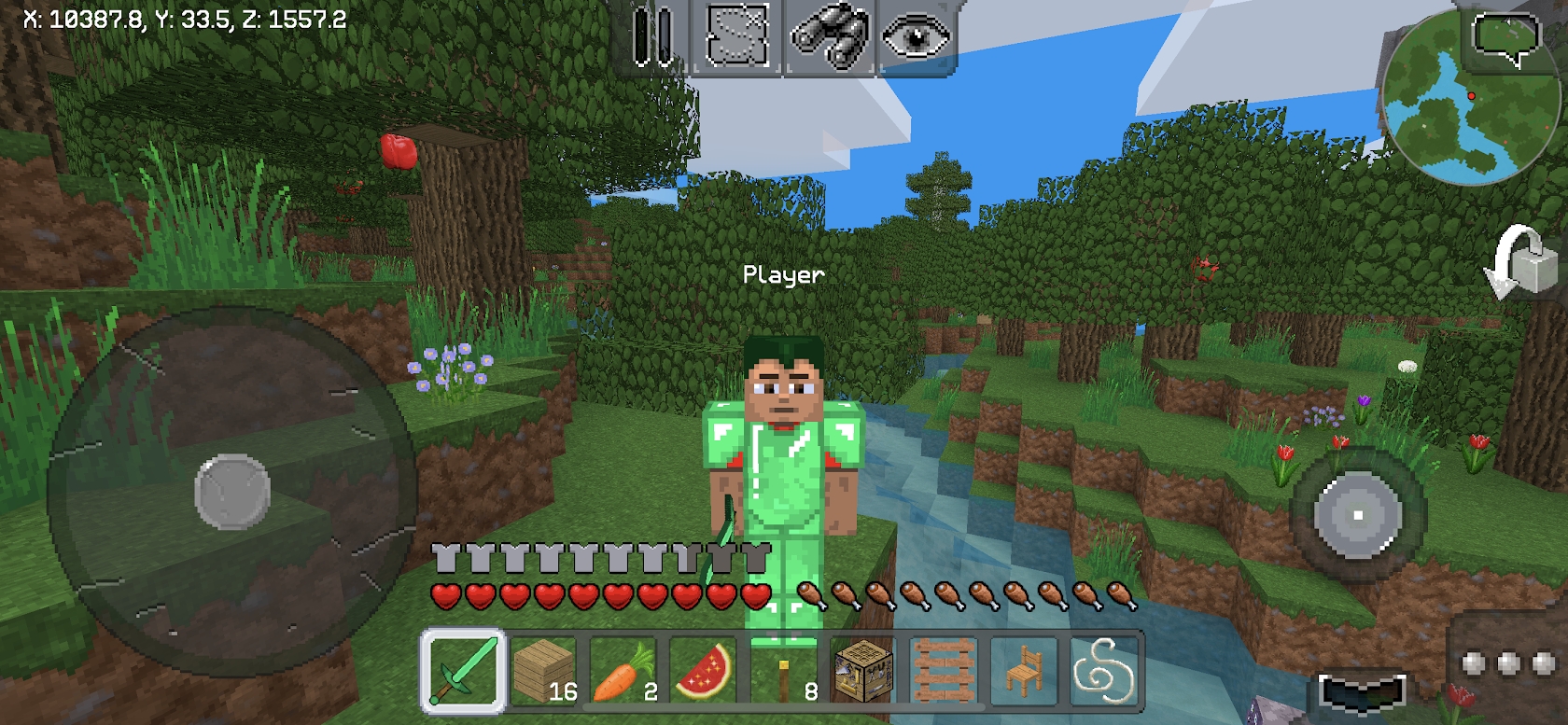1568x725 pixels.
Task: Tap the Player nametag above the character
Action: point(782,273)
